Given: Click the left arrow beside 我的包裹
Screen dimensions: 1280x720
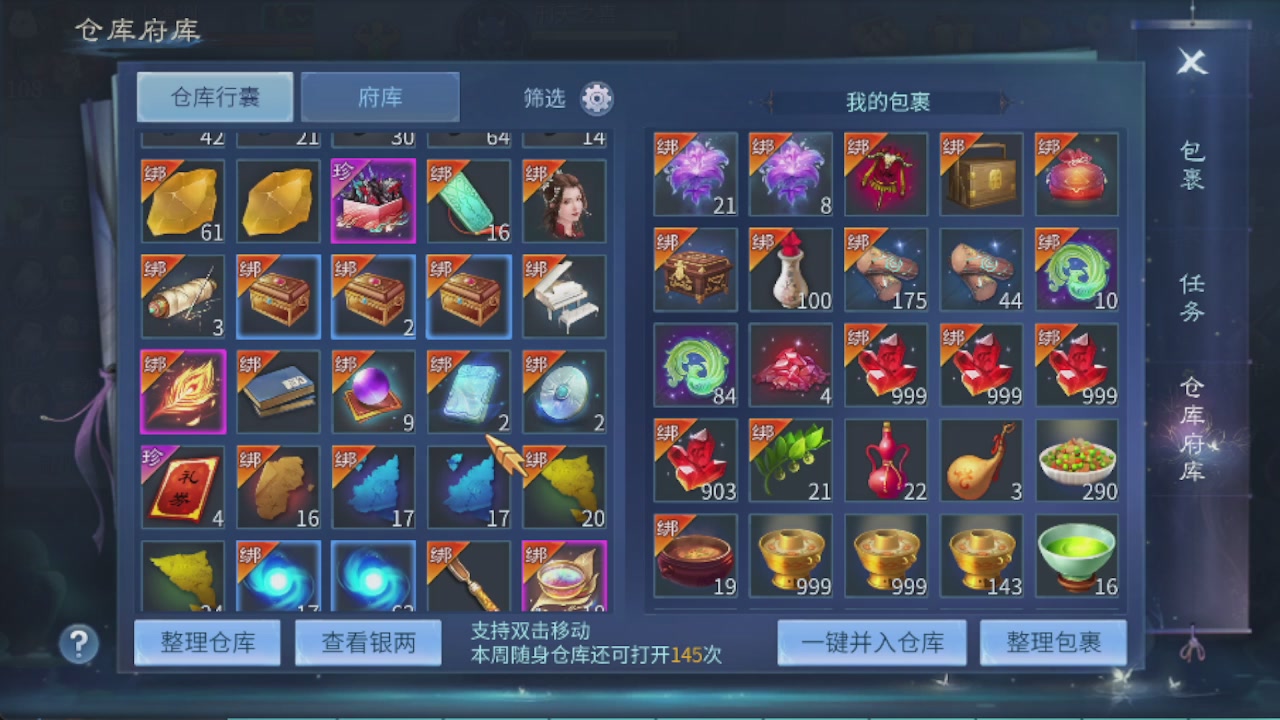Looking at the screenshot, I should click(x=770, y=101).
